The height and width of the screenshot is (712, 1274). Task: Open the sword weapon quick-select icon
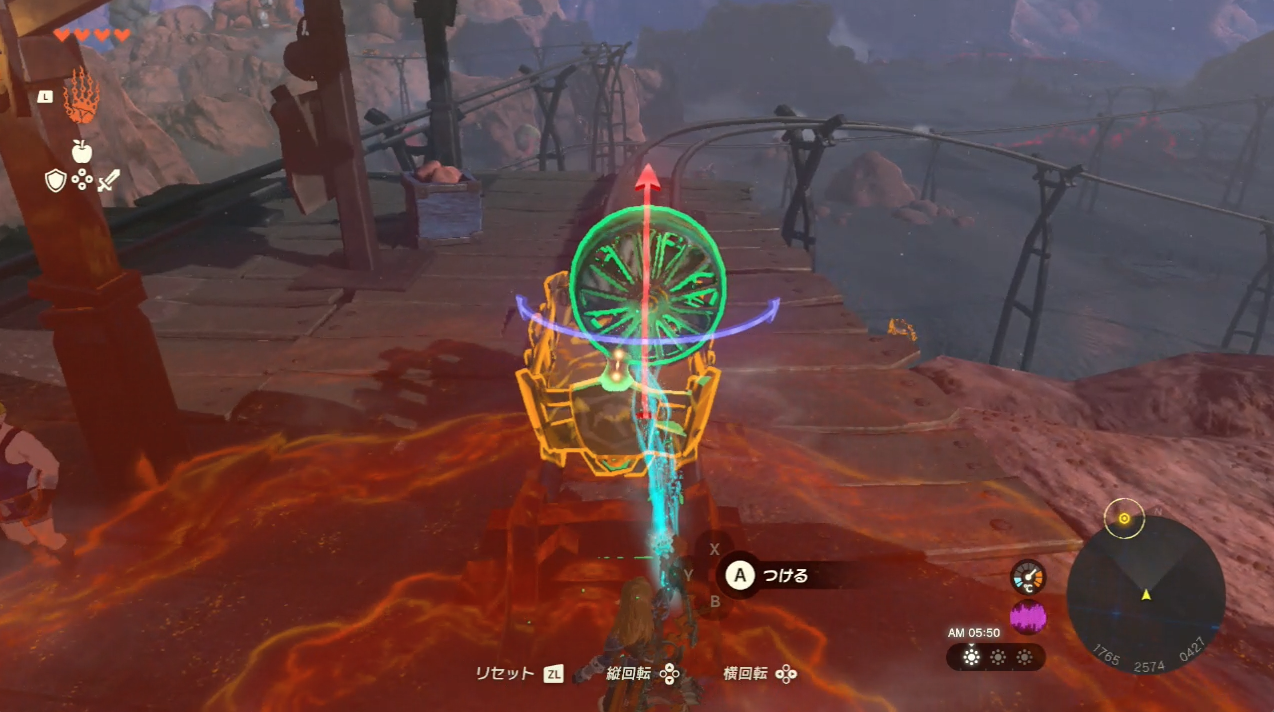tap(108, 181)
